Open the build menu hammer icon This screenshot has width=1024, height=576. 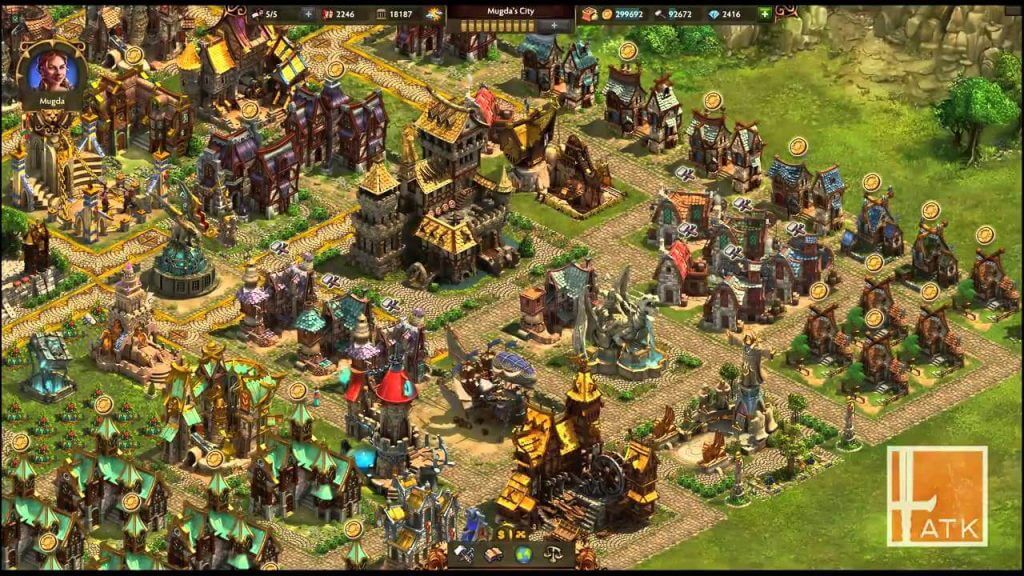[x=465, y=555]
